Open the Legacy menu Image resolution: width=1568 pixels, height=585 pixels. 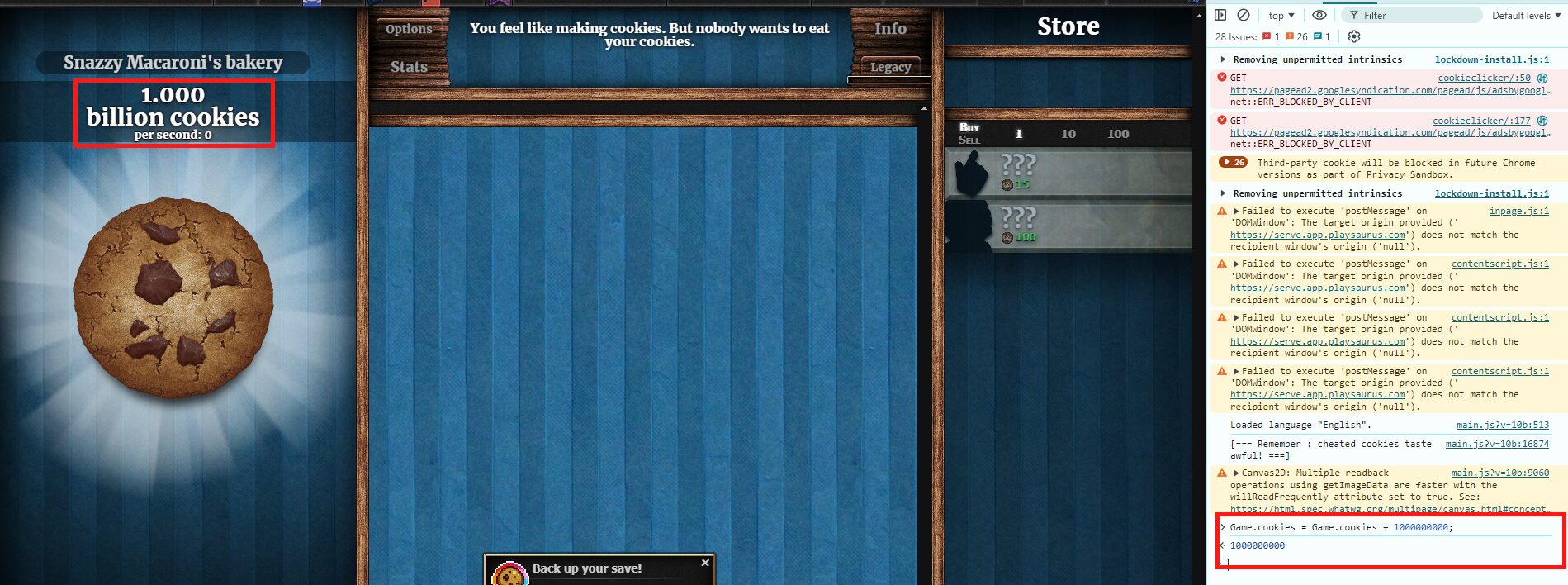890,67
